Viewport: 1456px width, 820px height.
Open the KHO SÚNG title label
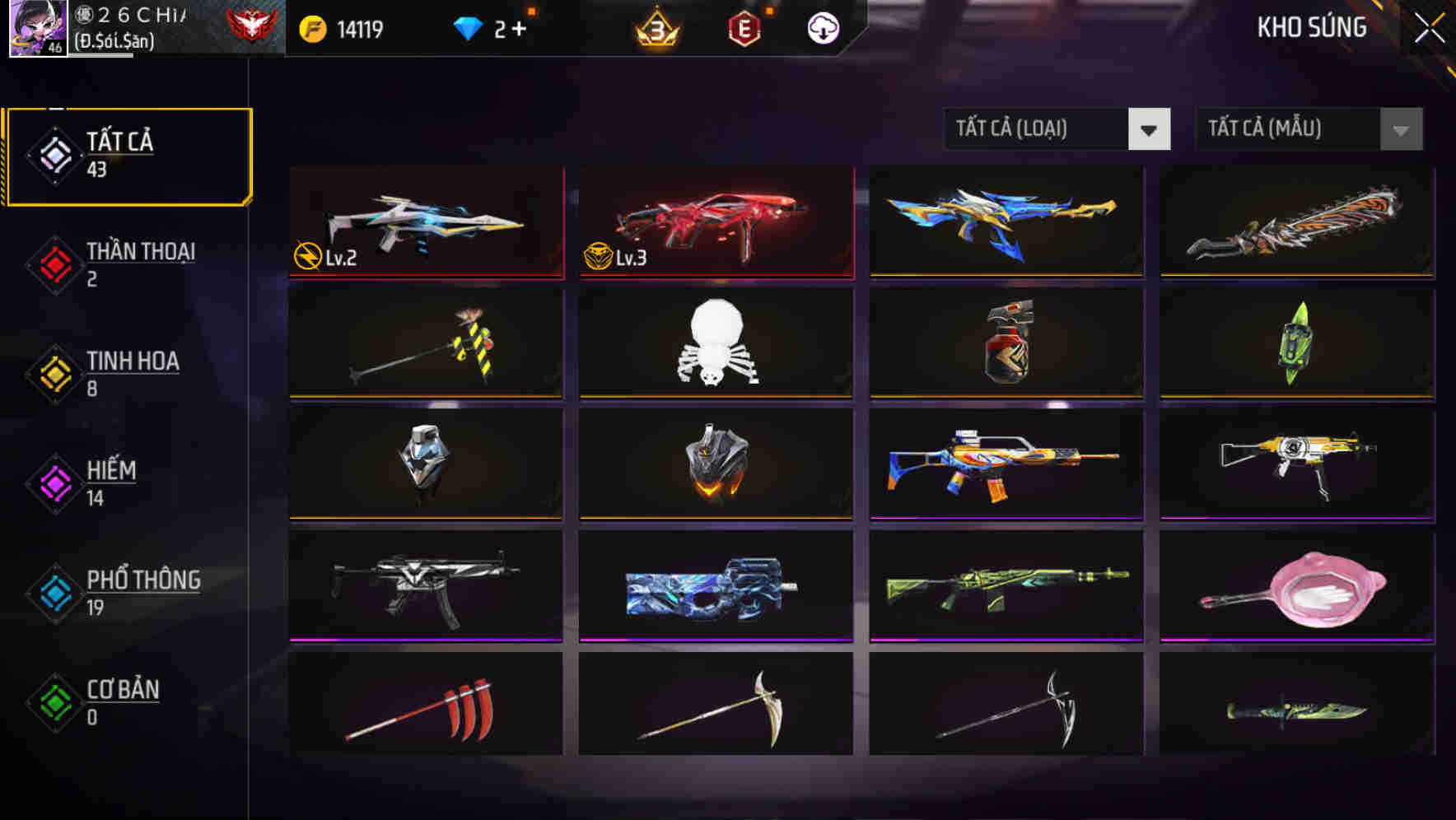(x=1312, y=27)
